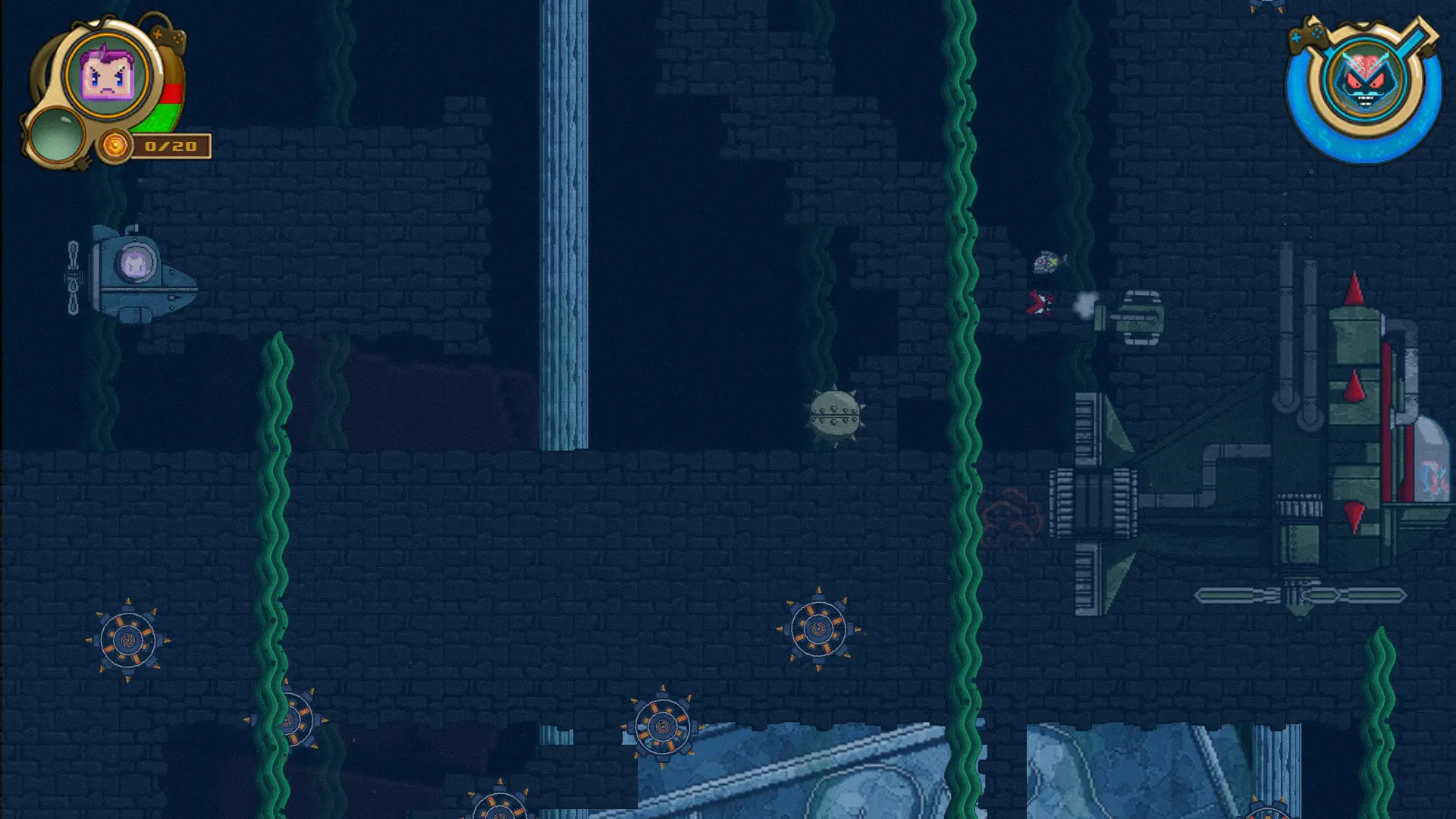Click the red diver character
Viewport: 1456px width, 819px height.
click(x=1042, y=302)
